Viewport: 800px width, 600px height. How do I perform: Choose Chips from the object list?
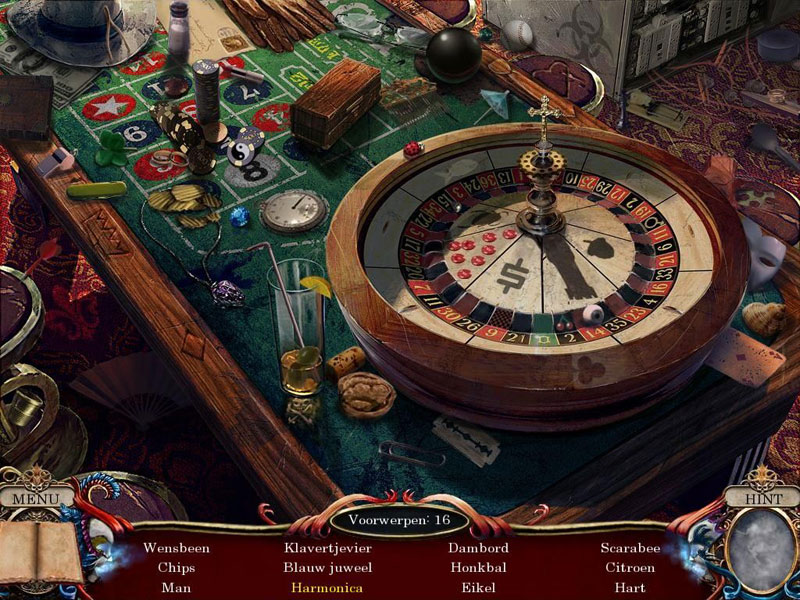coord(176,568)
